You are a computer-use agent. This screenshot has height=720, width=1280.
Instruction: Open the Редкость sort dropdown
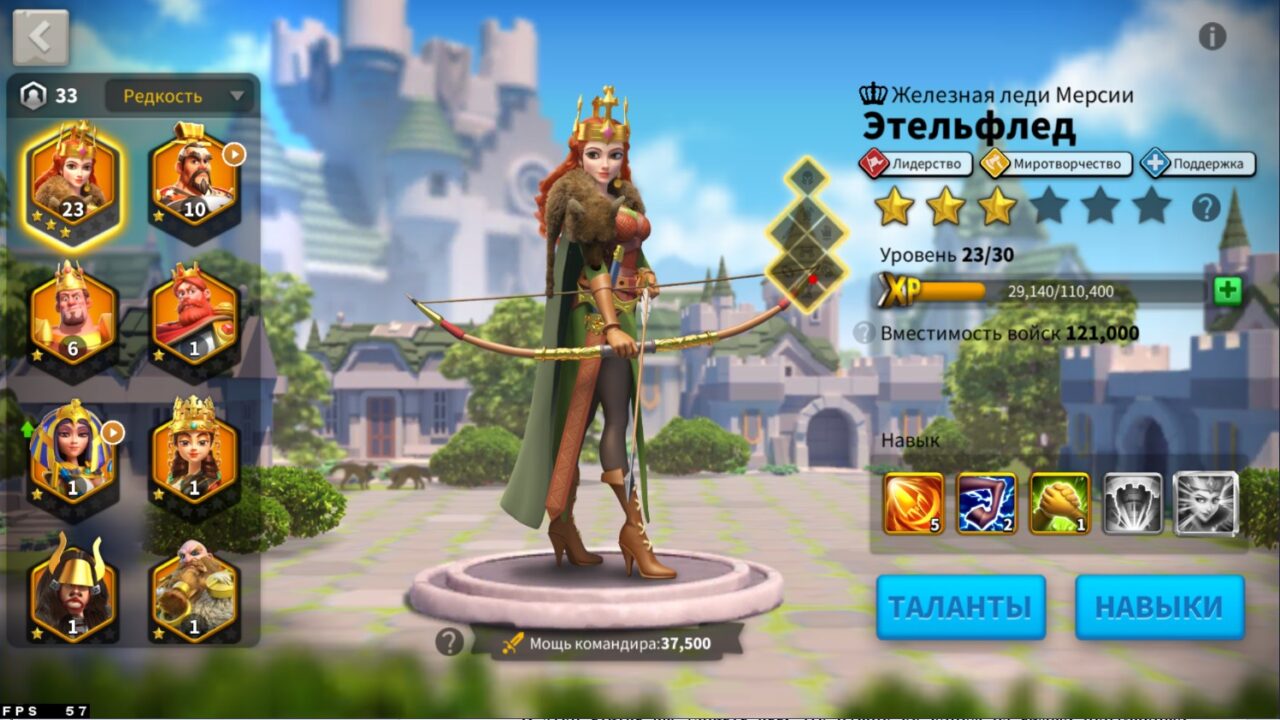(181, 96)
